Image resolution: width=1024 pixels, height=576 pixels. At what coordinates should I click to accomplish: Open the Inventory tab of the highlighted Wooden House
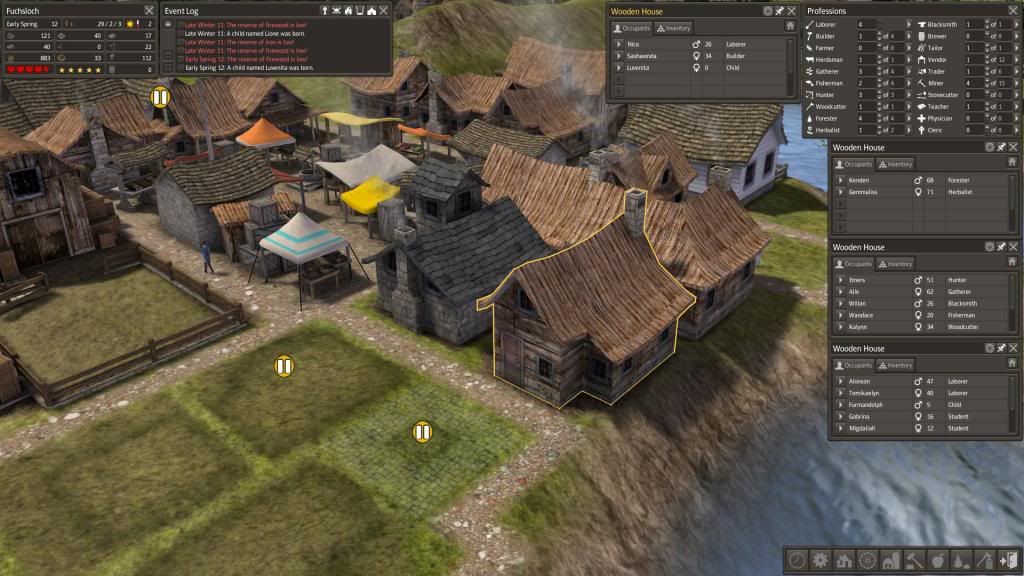coord(674,28)
